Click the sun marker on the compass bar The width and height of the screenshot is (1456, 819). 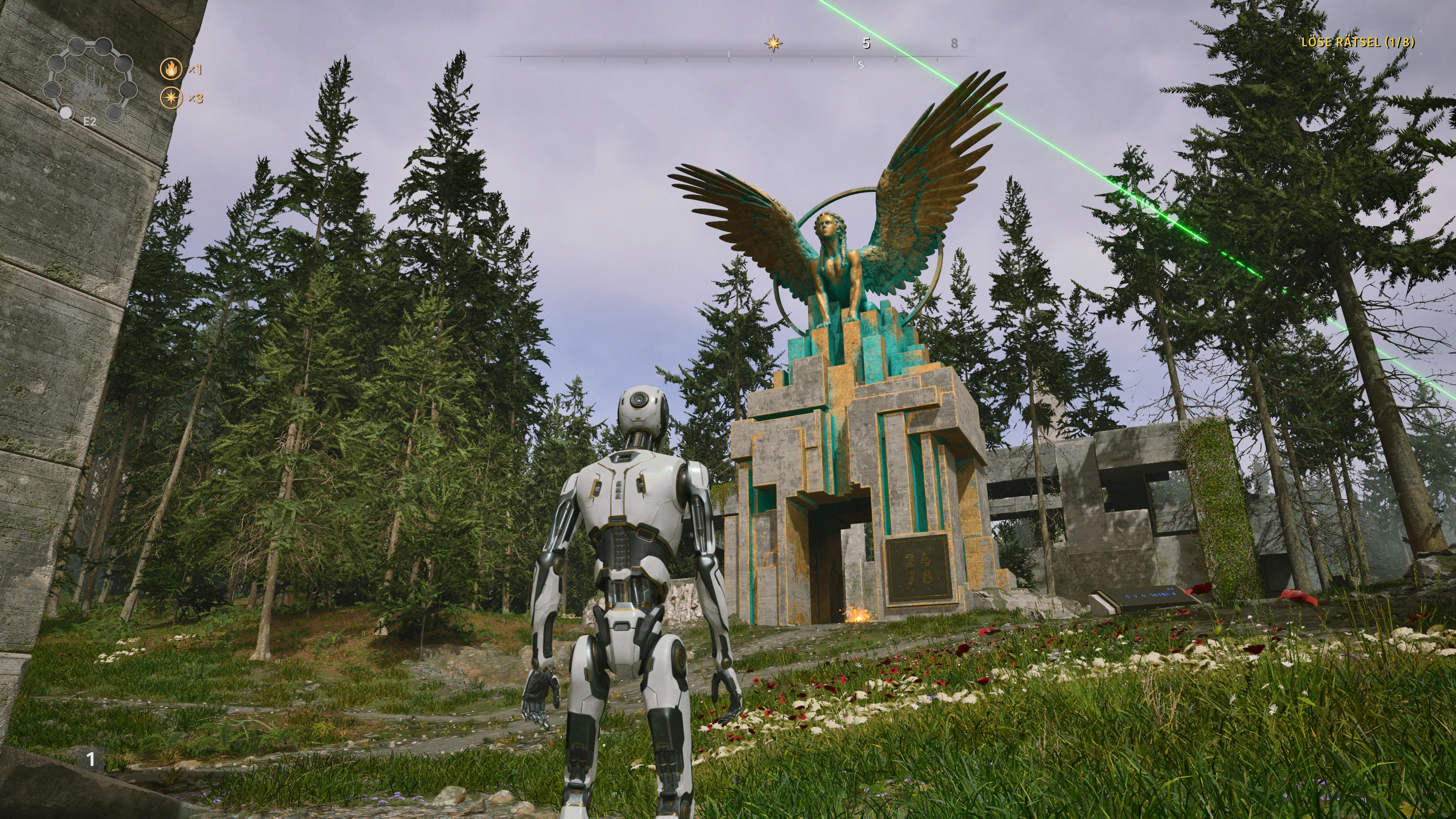(x=773, y=44)
